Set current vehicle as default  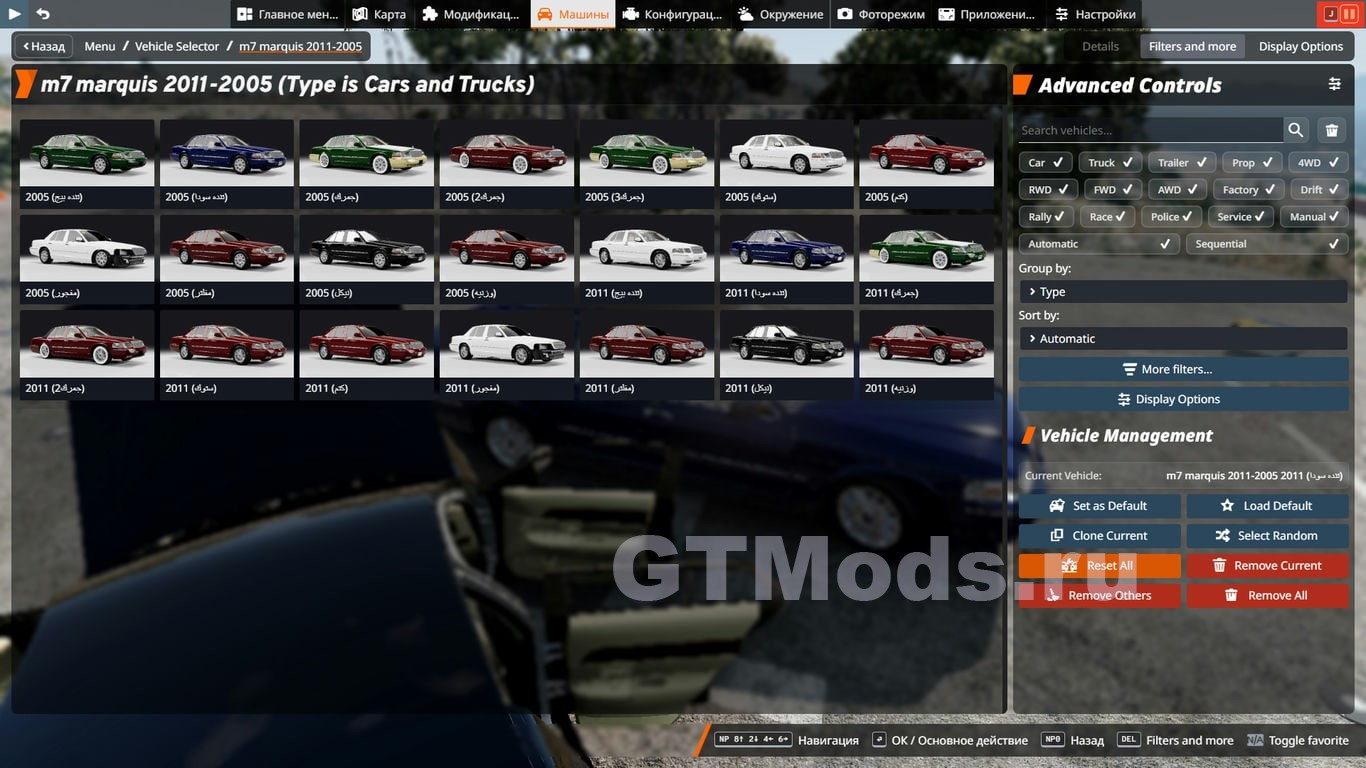point(1099,506)
